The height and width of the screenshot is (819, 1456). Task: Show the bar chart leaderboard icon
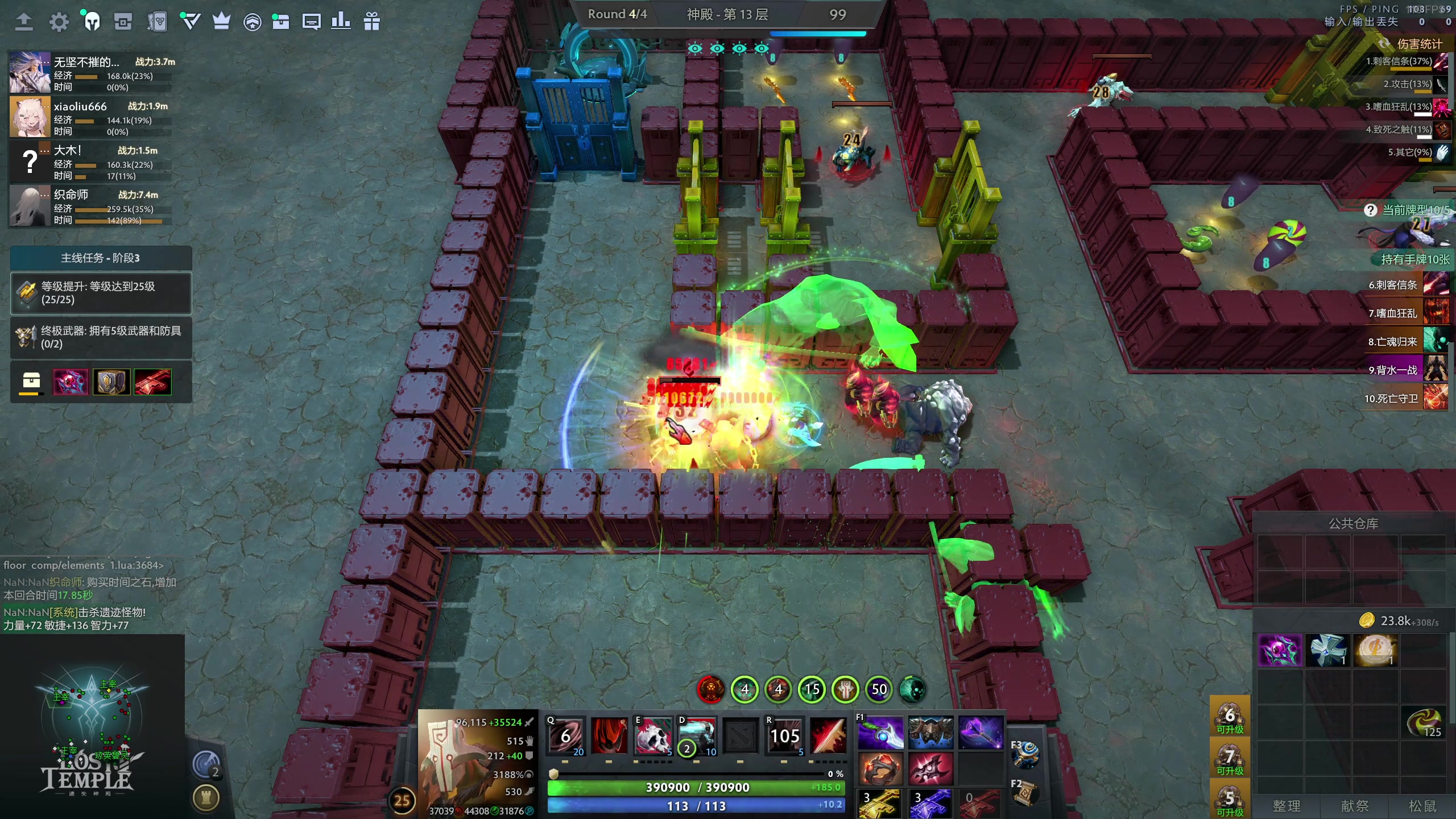(340, 22)
